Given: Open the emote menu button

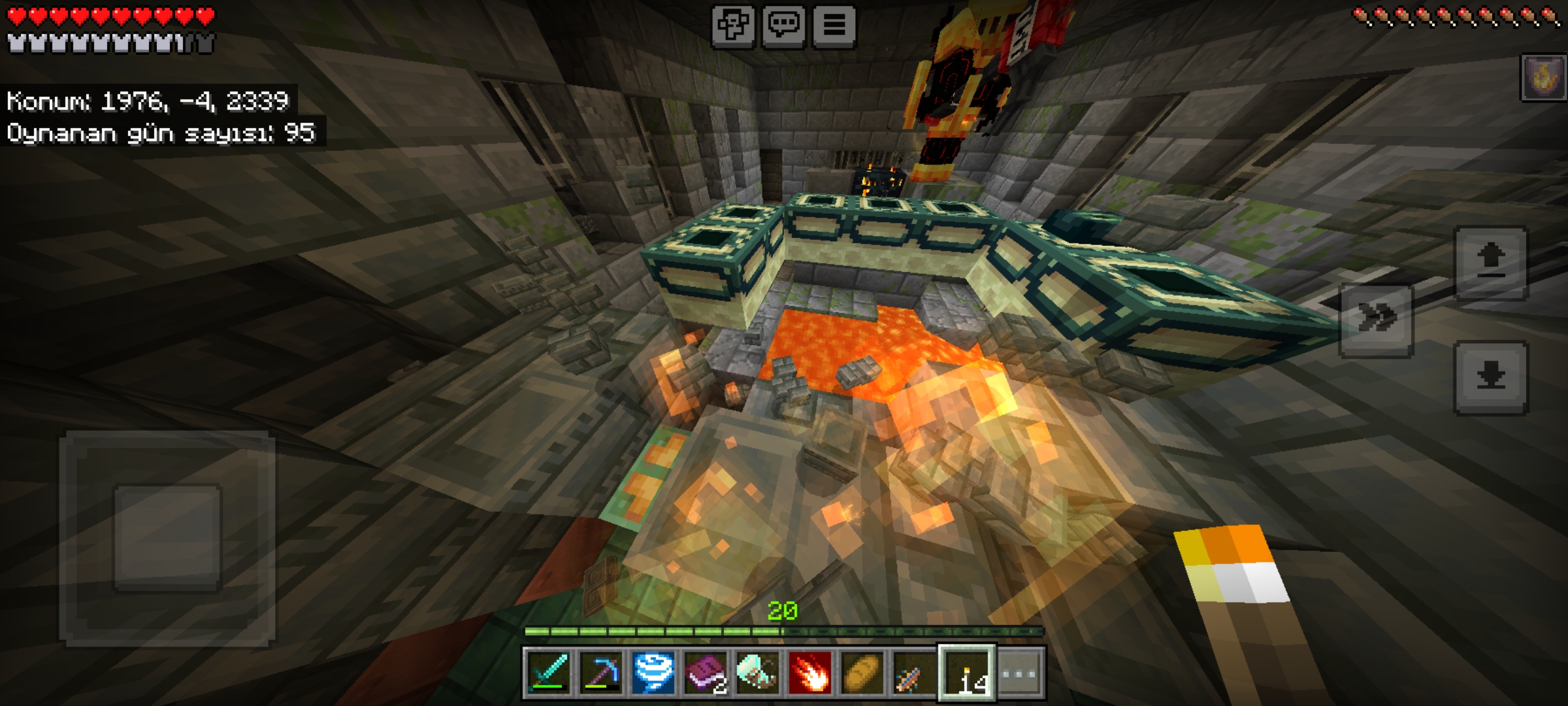Looking at the screenshot, I should pos(733,26).
